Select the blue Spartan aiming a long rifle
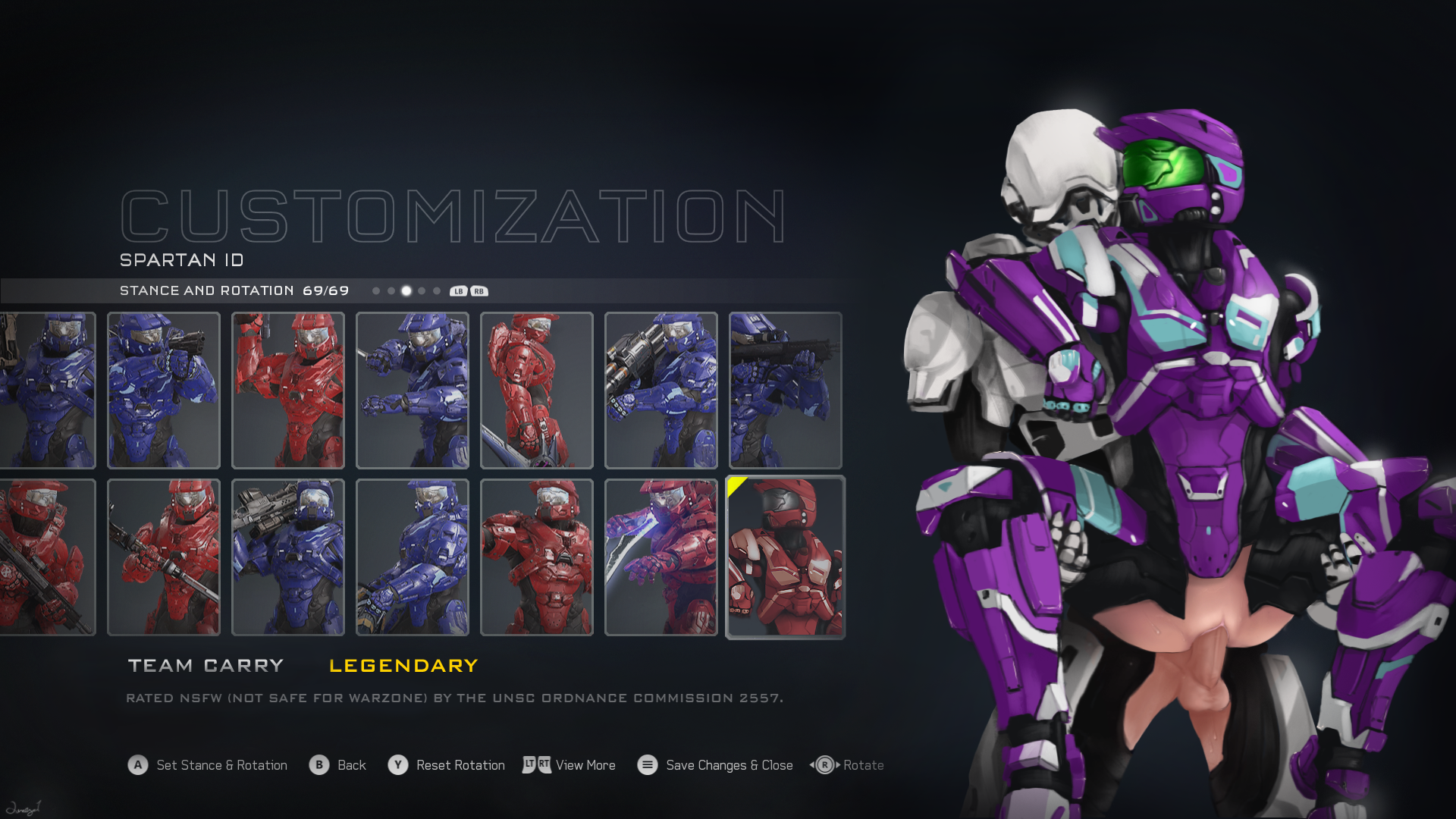1456x819 pixels. pyautogui.click(x=786, y=390)
